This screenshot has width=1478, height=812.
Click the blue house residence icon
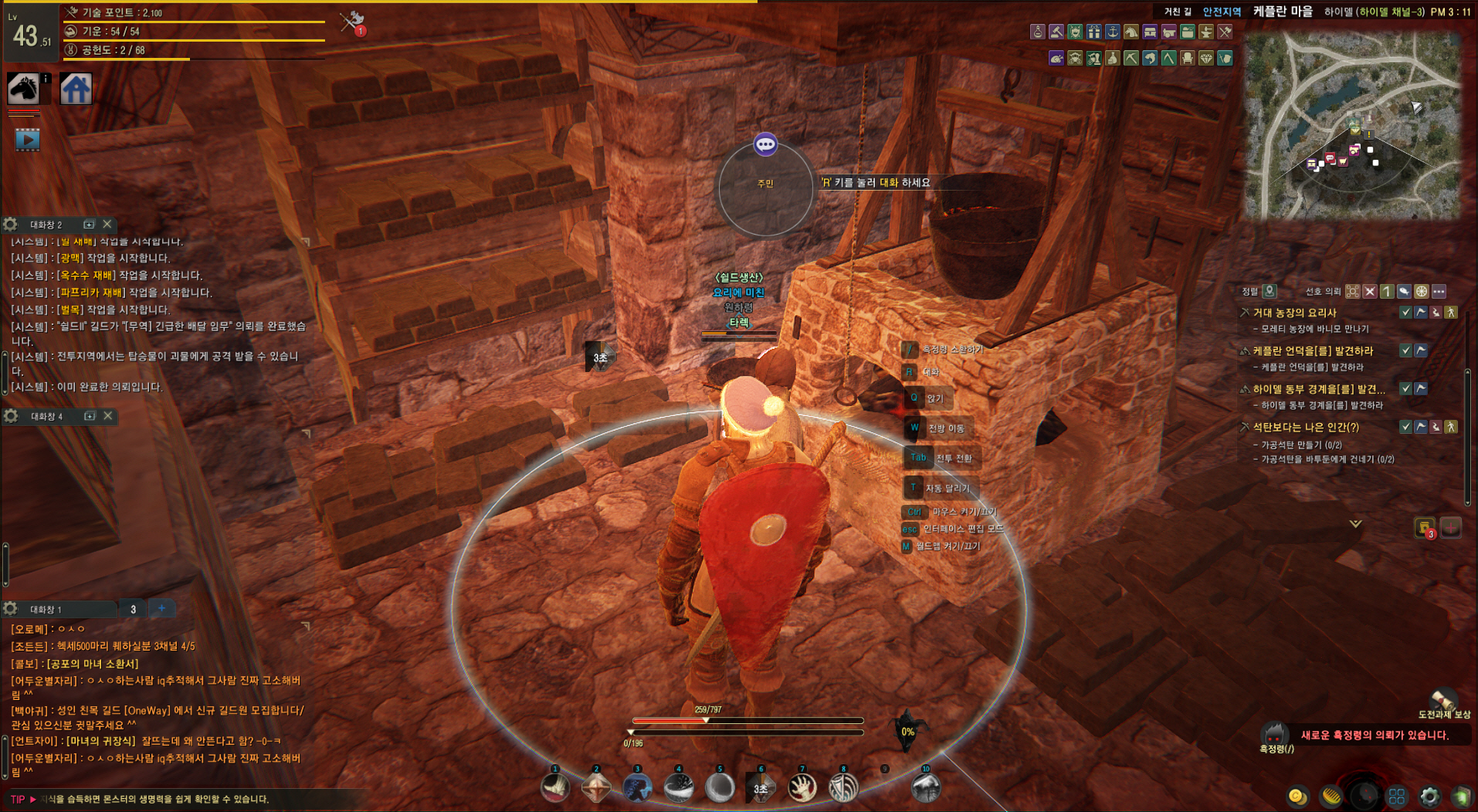point(76,89)
